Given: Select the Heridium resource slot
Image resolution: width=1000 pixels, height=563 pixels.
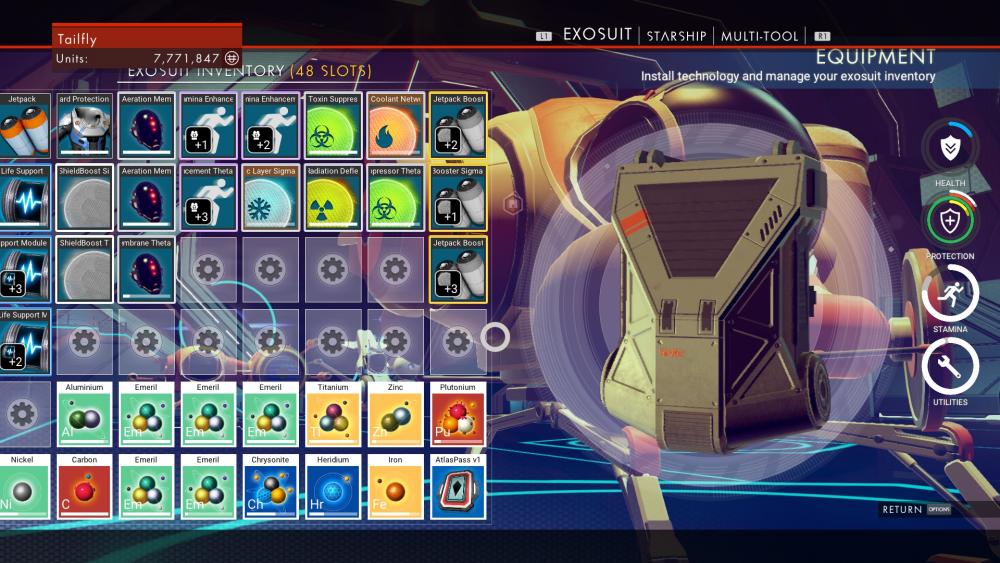Looking at the screenshot, I should click(x=333, y=488).
